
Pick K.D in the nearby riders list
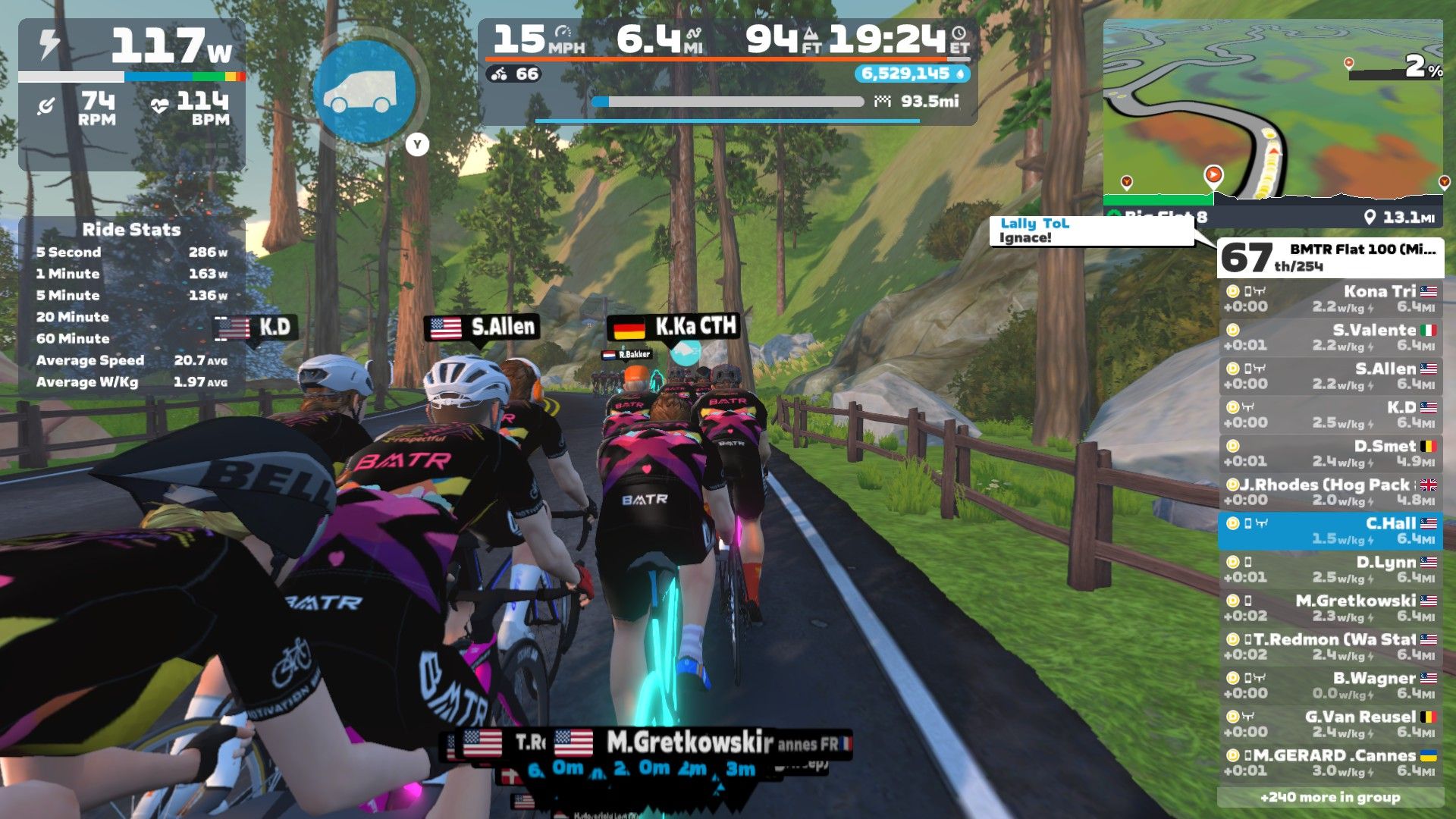pyautogui.click(x=1331, y=415)
